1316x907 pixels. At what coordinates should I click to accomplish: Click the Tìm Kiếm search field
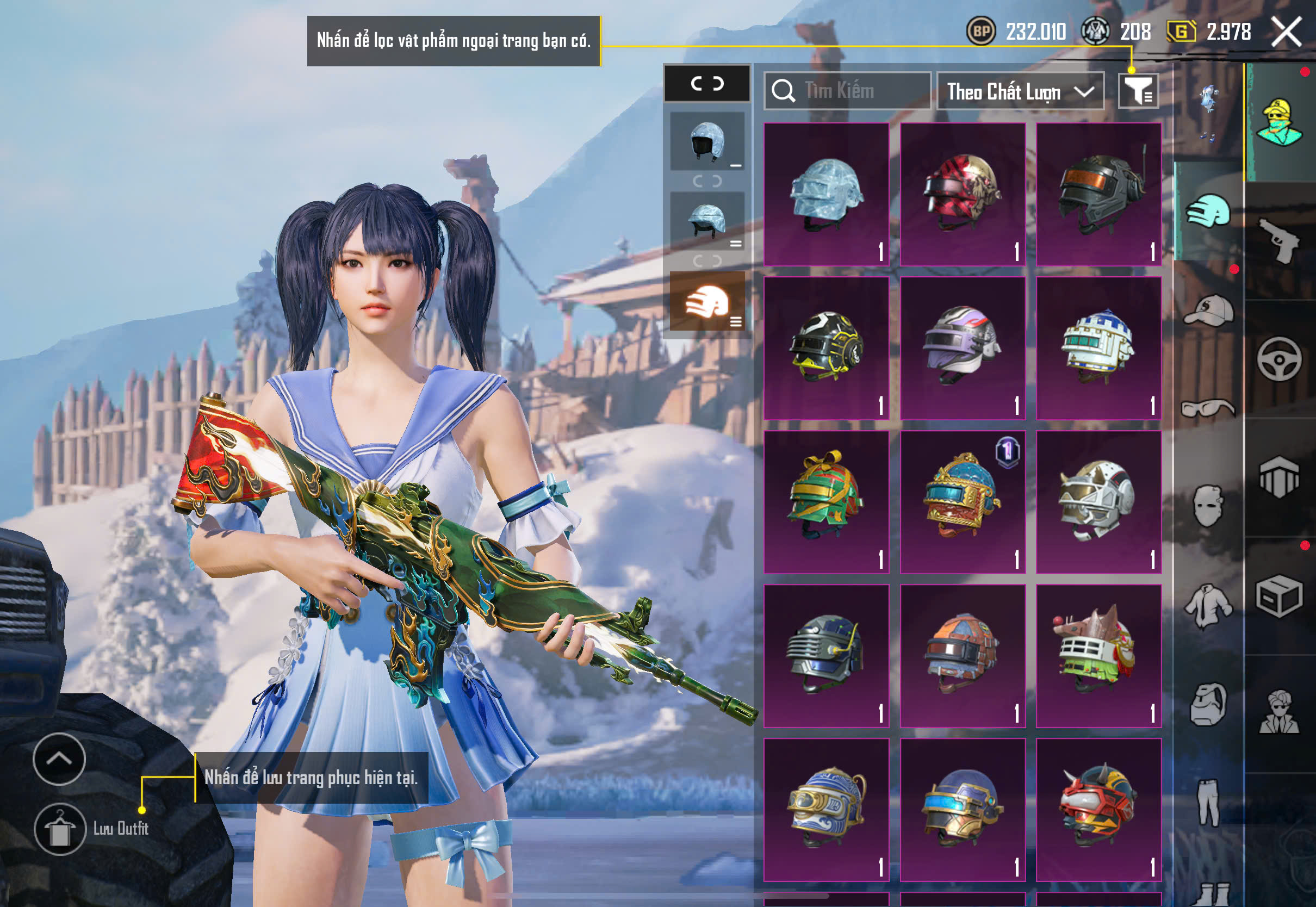[x=847, y=91]
